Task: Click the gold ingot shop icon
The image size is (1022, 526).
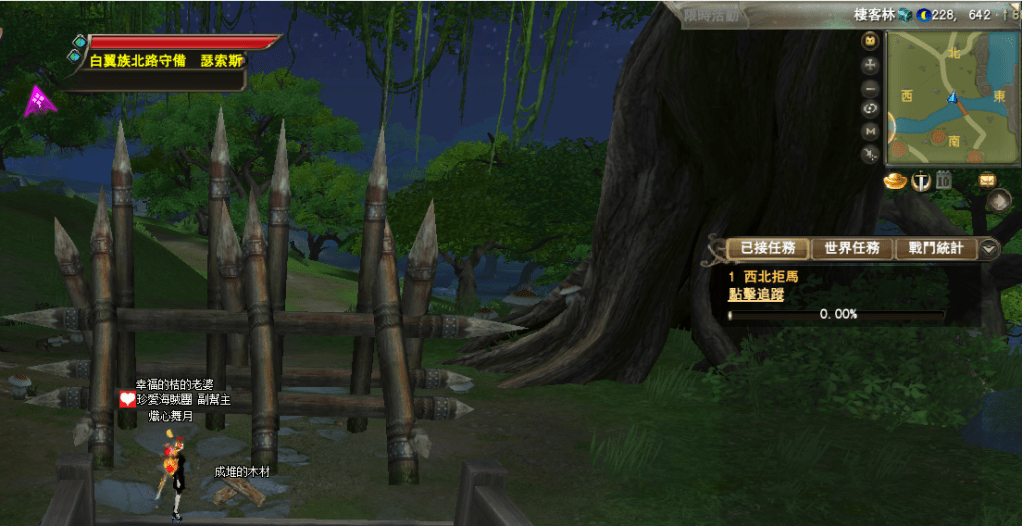Action: point(895,181)
